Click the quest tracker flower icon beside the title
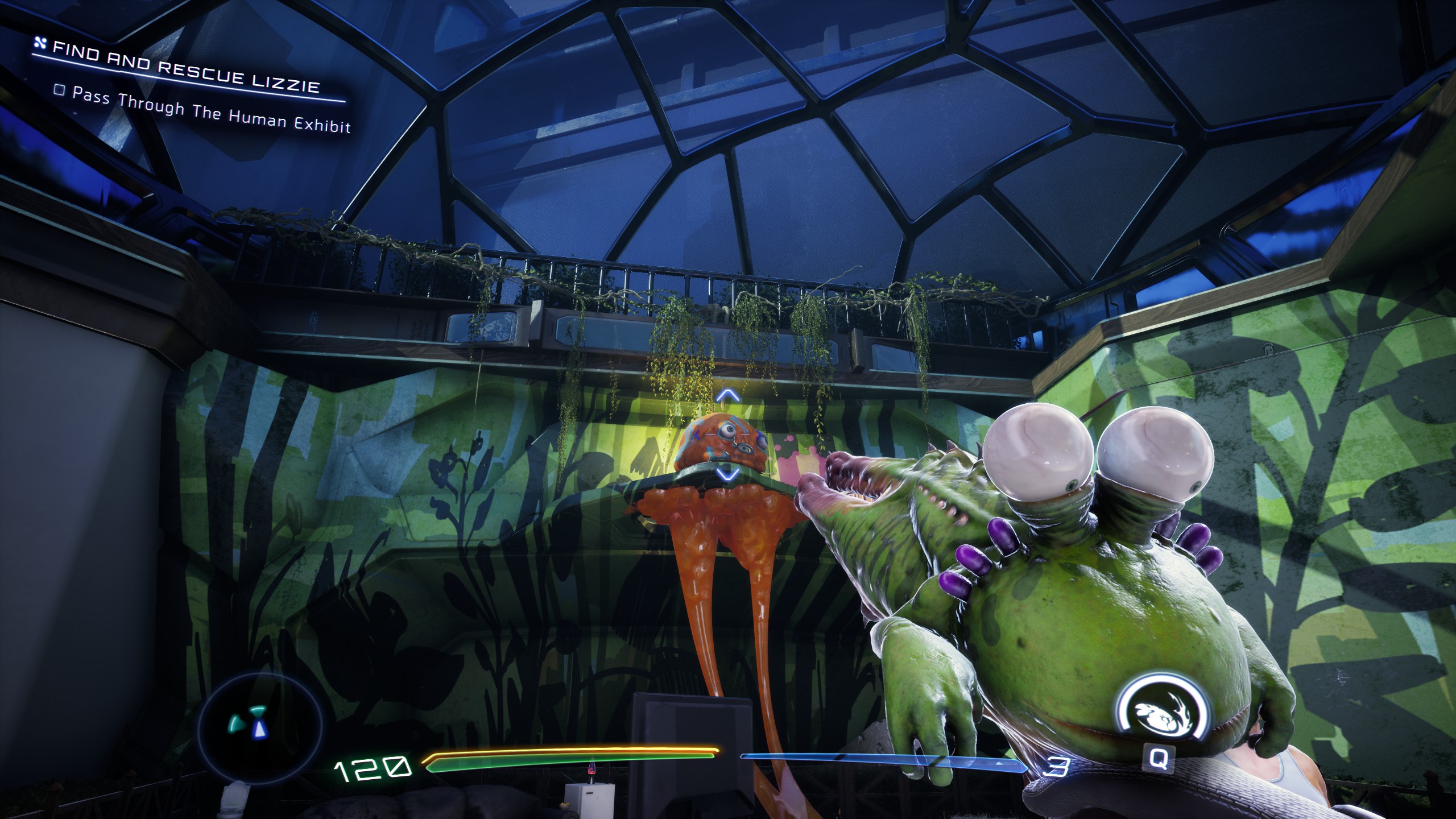 (41, 43)
